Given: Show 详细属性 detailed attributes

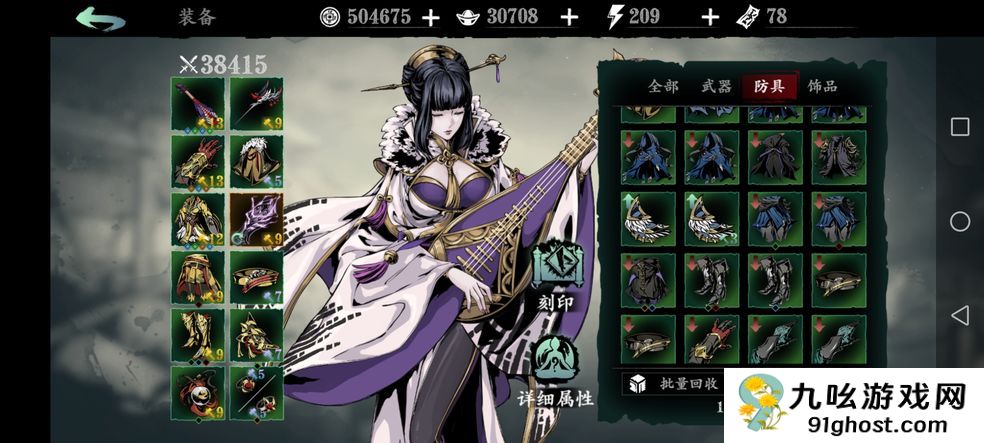Looking at the screenshot, I should 556,370.
